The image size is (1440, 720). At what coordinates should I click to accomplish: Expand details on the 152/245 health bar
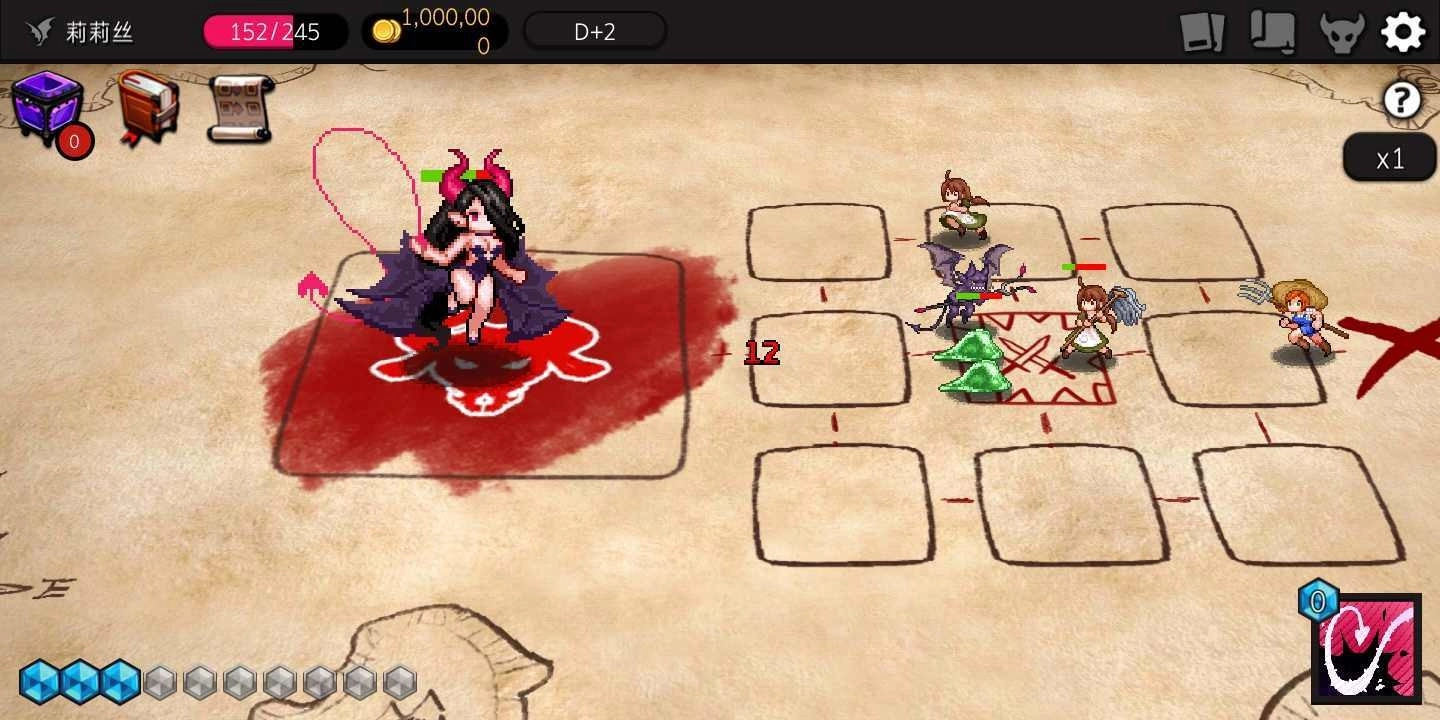tap(275, 31)
